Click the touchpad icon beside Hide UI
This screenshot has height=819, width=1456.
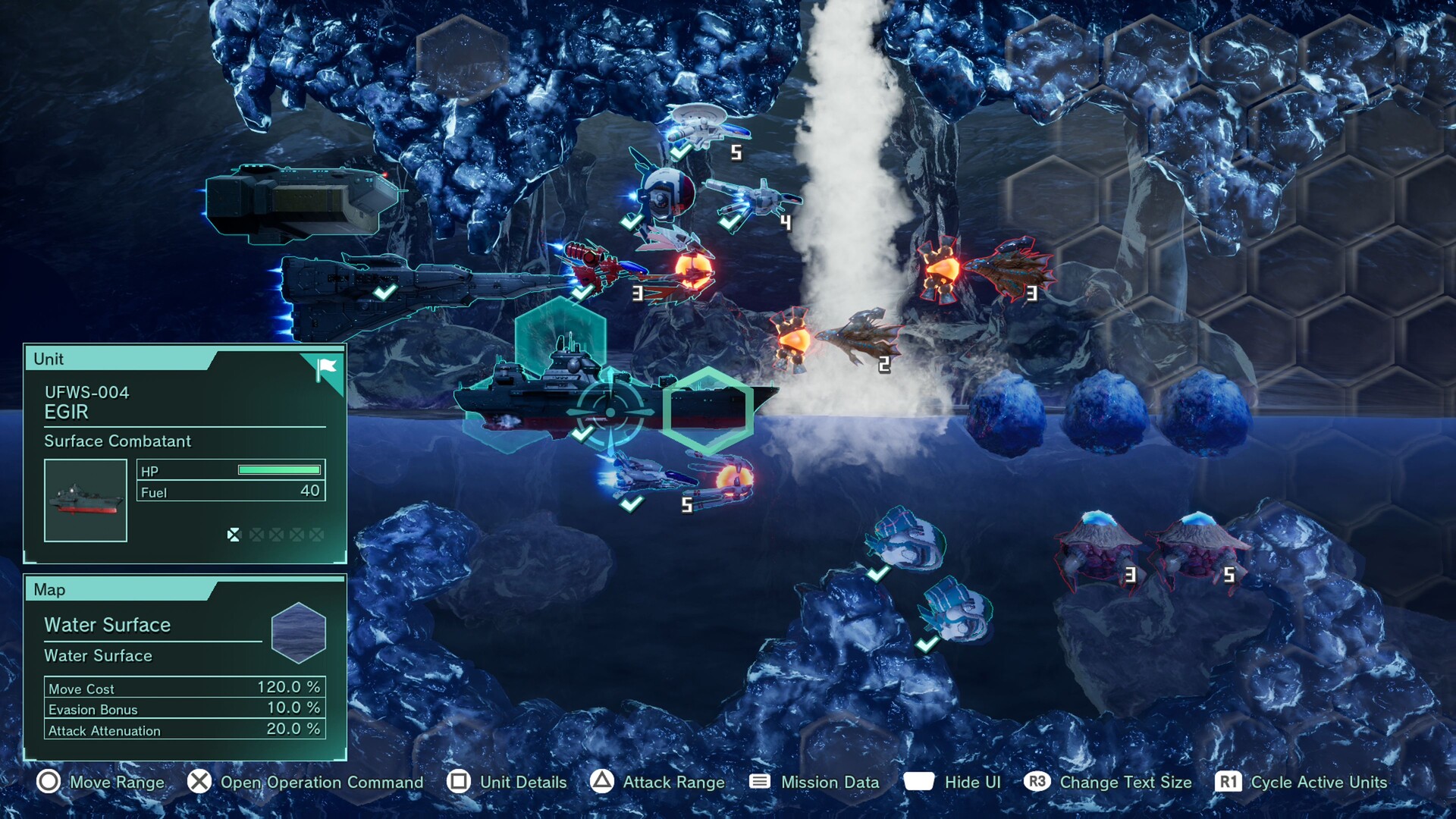[x=921, y=782]
